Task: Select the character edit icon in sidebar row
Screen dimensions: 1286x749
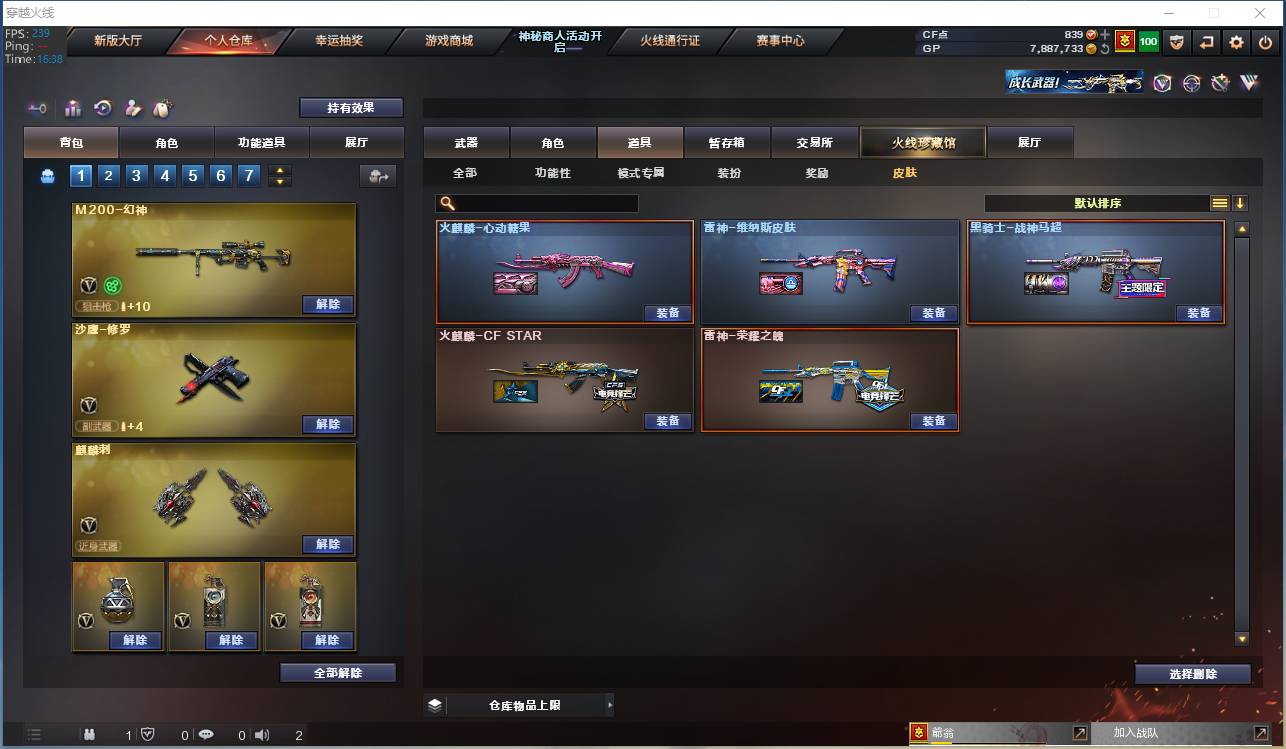Action: (132, 107)
